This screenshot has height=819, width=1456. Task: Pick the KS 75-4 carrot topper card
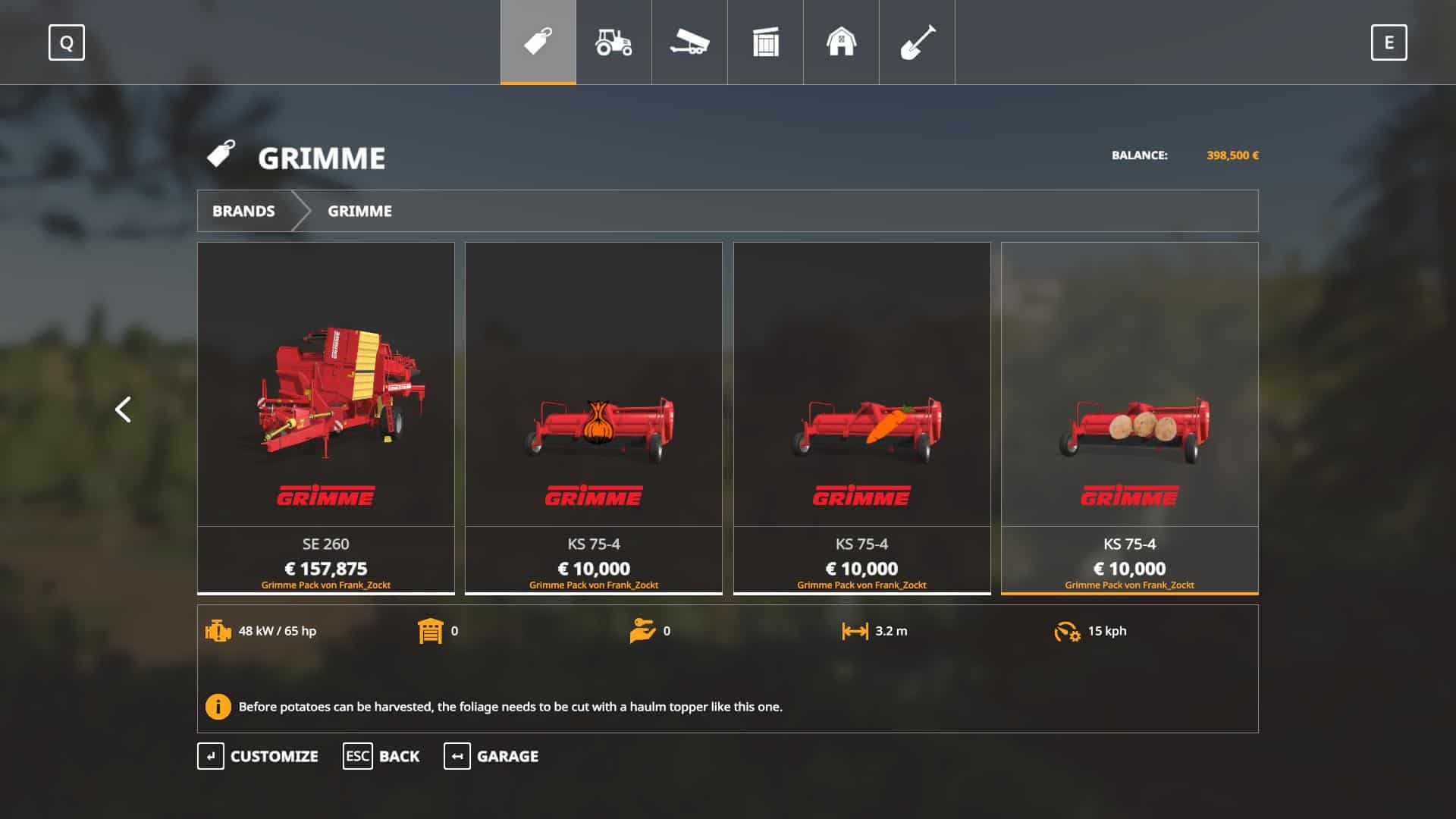coord(861,417)
